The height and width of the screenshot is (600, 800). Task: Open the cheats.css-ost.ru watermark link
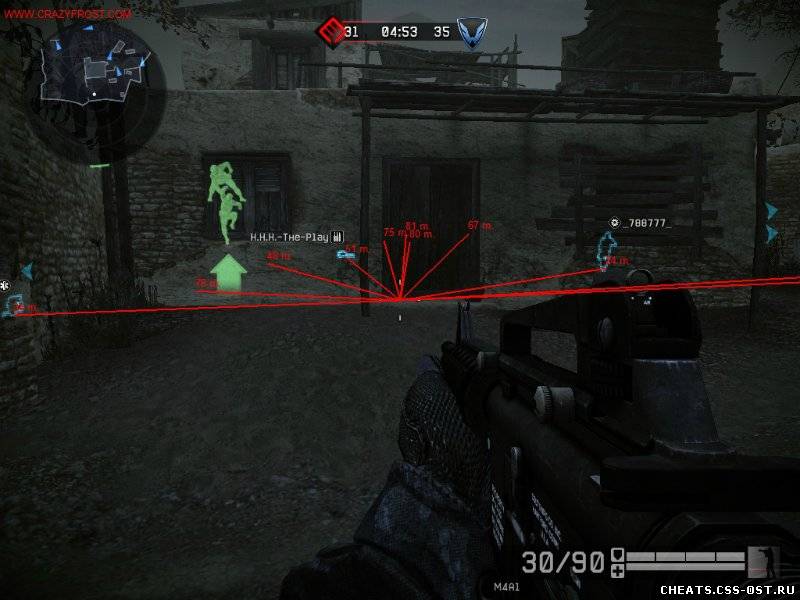[x=725, y=589]
